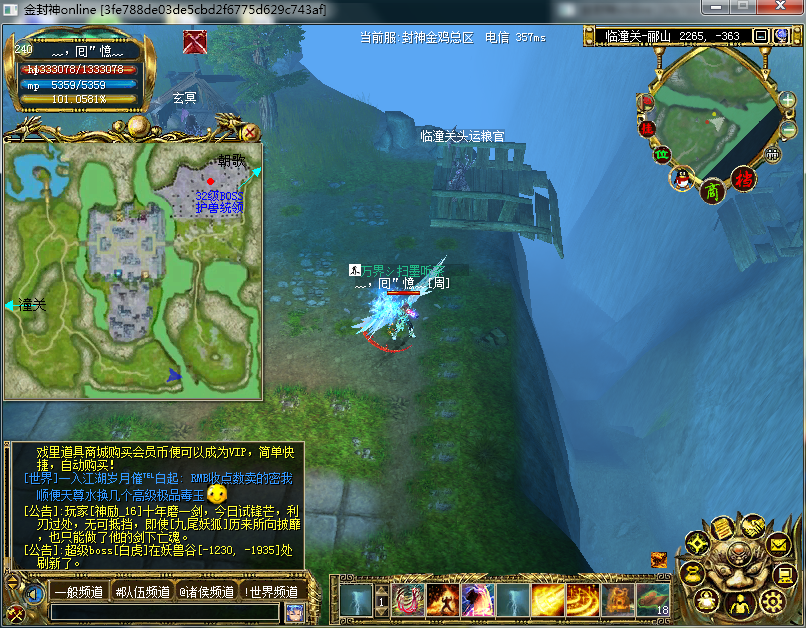Click the QQ penguin icon
806x628 pixels.
coord(682,179)
